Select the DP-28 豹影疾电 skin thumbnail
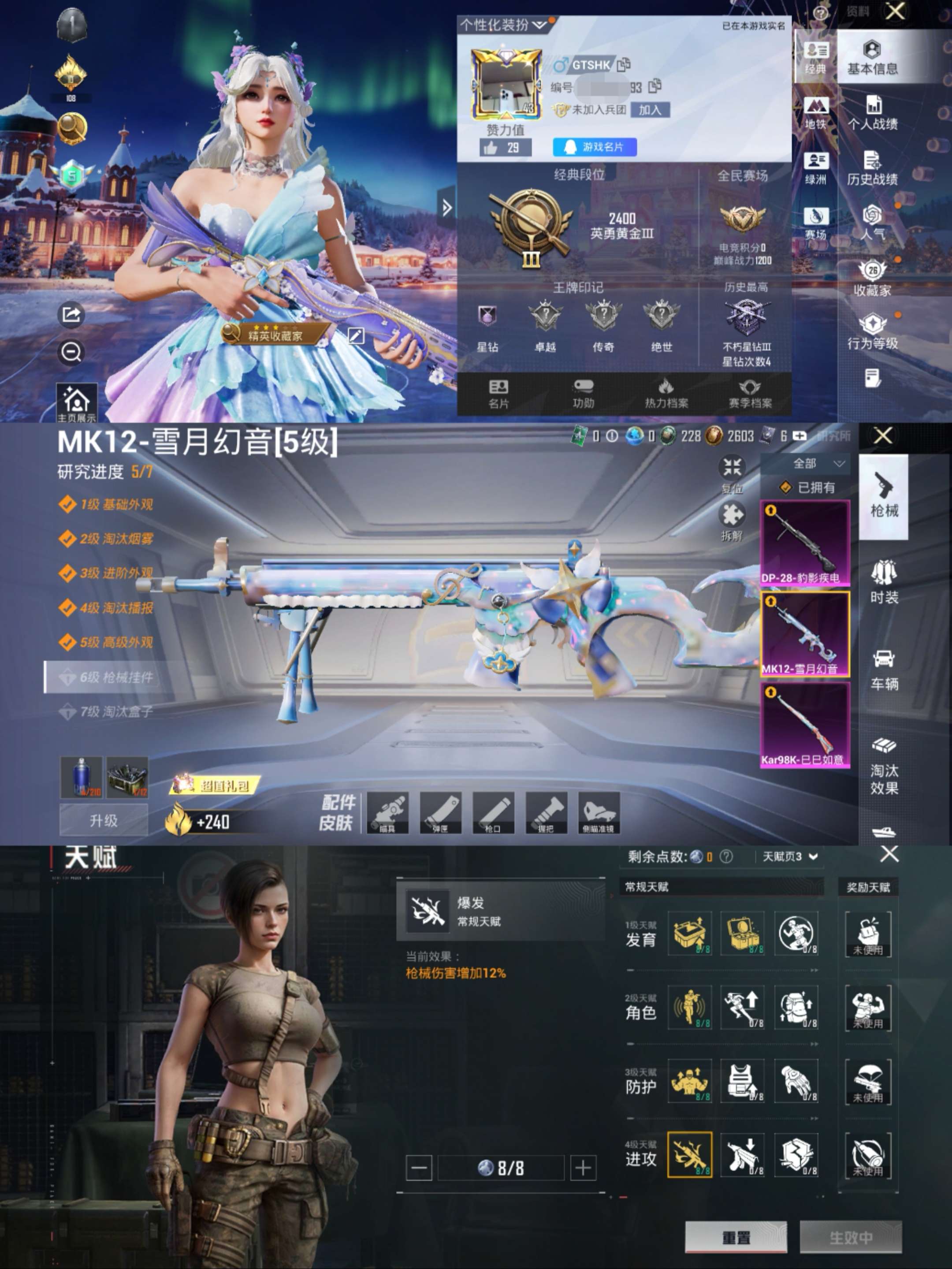952x1269 pixels. [x=805, y=543]
